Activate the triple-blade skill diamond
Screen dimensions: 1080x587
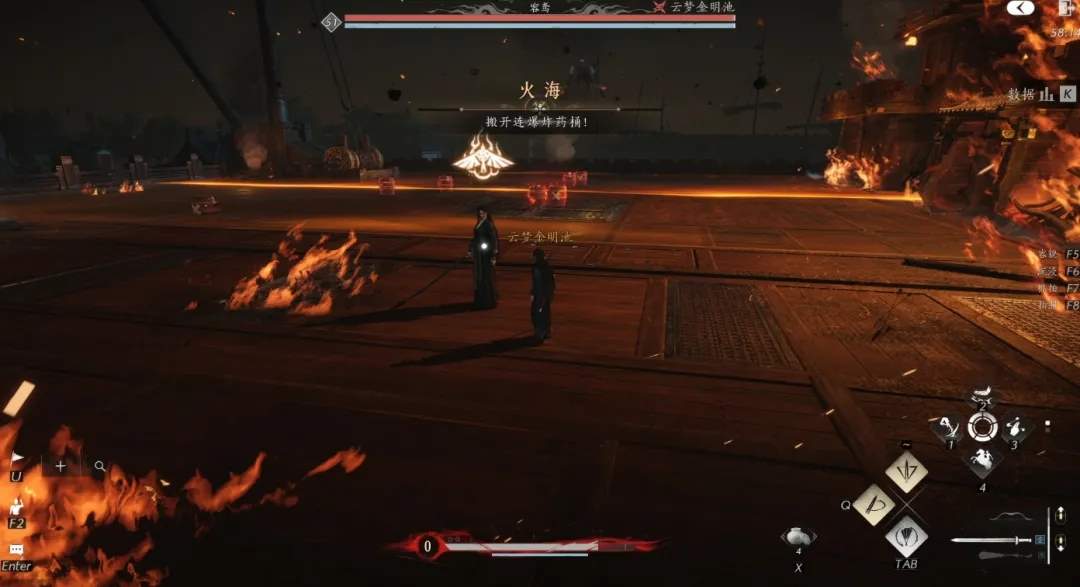pos(907,471)
